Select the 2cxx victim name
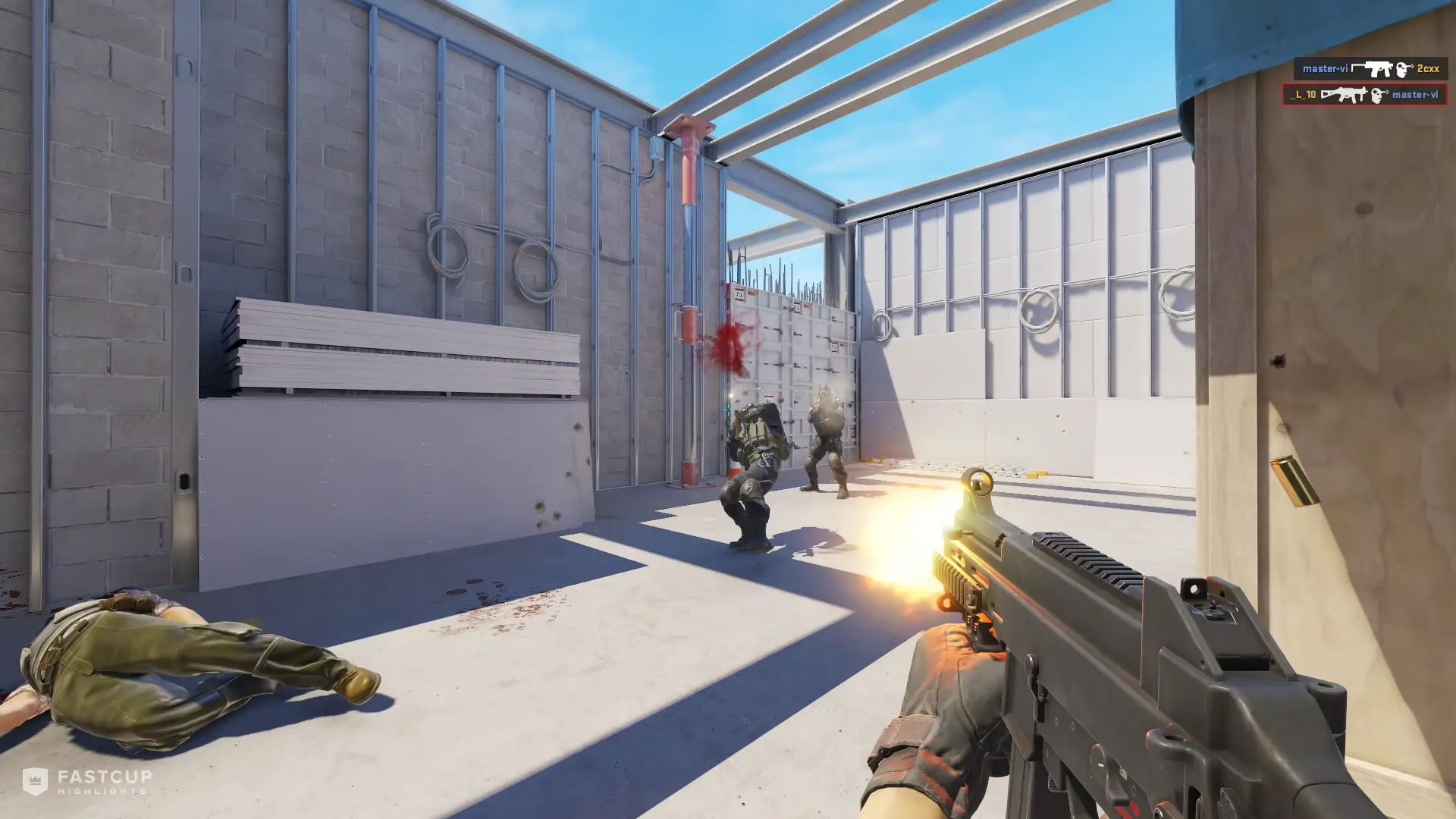1456x819 pixels. [x=1428, y=68]
